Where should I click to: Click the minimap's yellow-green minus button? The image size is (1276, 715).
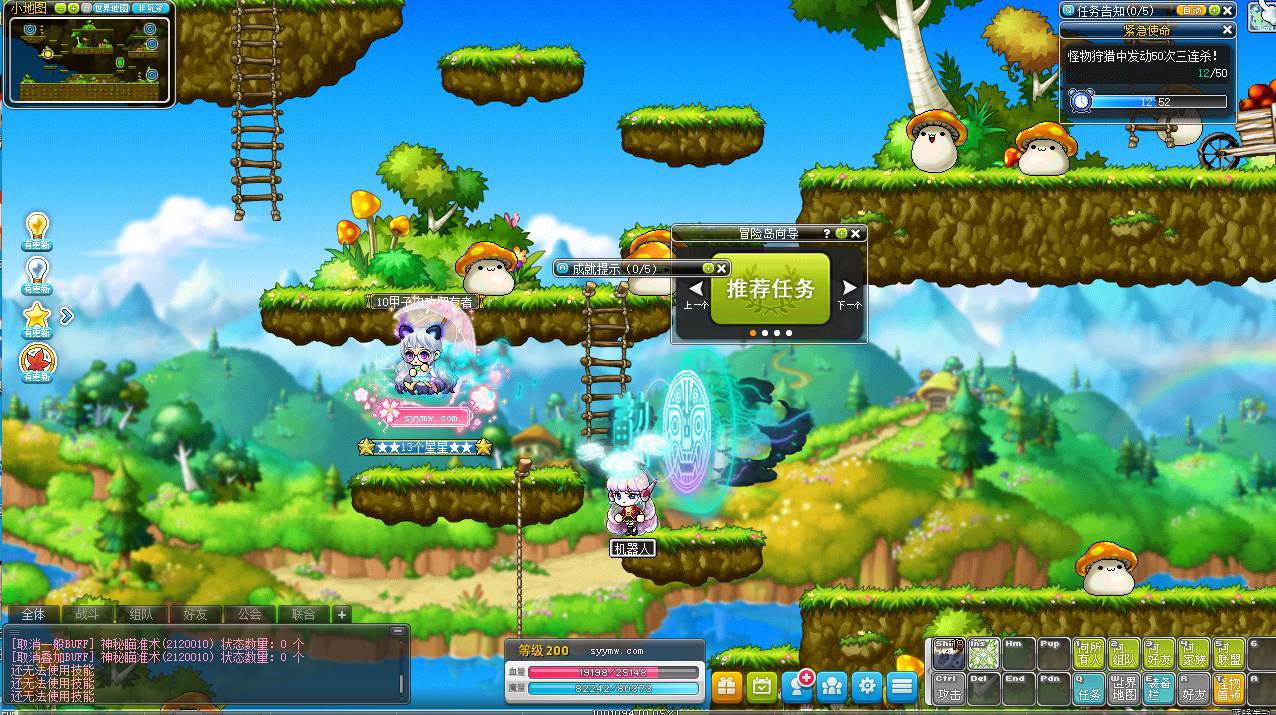point(61,8)
